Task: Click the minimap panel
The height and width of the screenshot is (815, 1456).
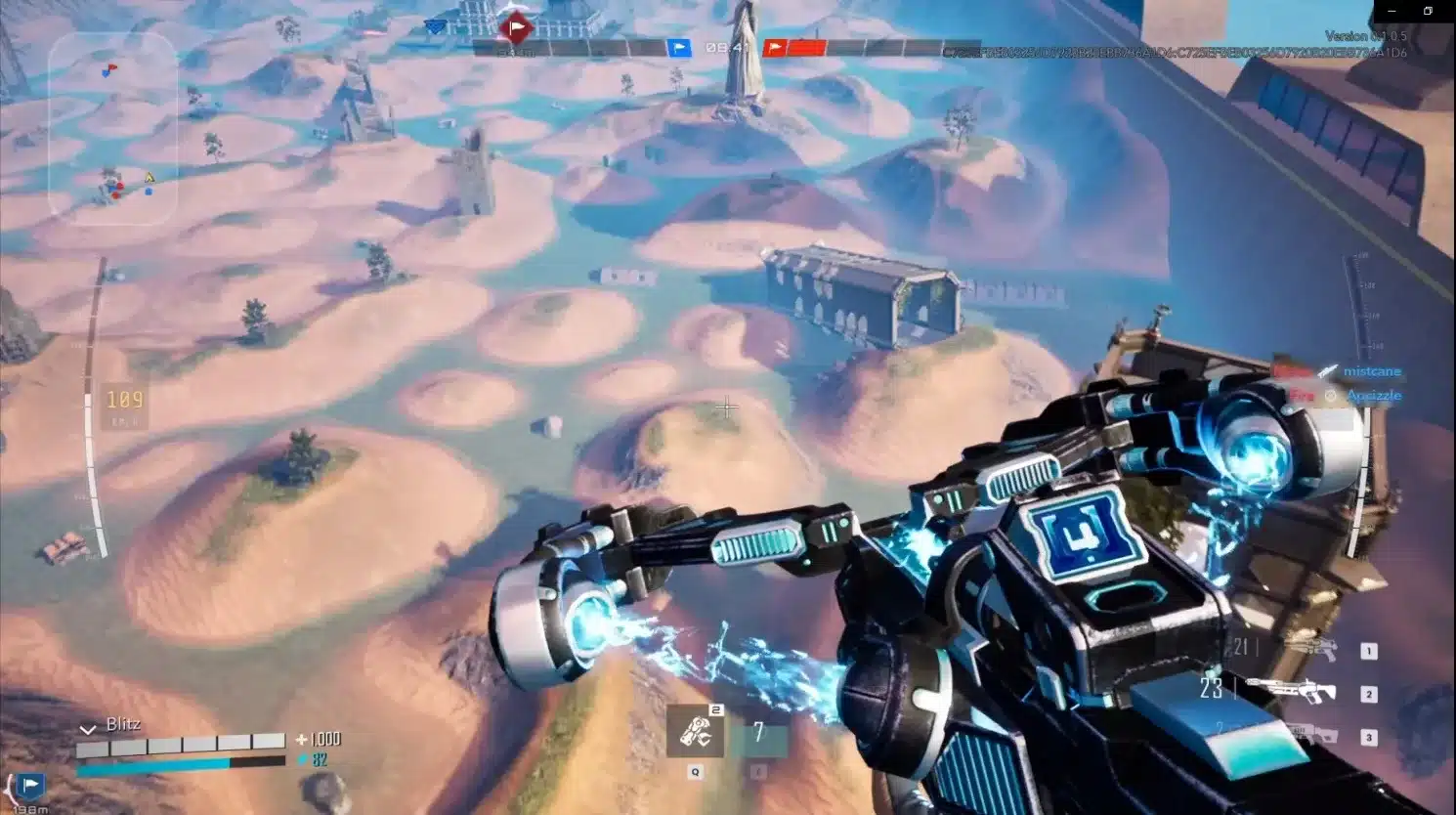Action: point(112,128)
